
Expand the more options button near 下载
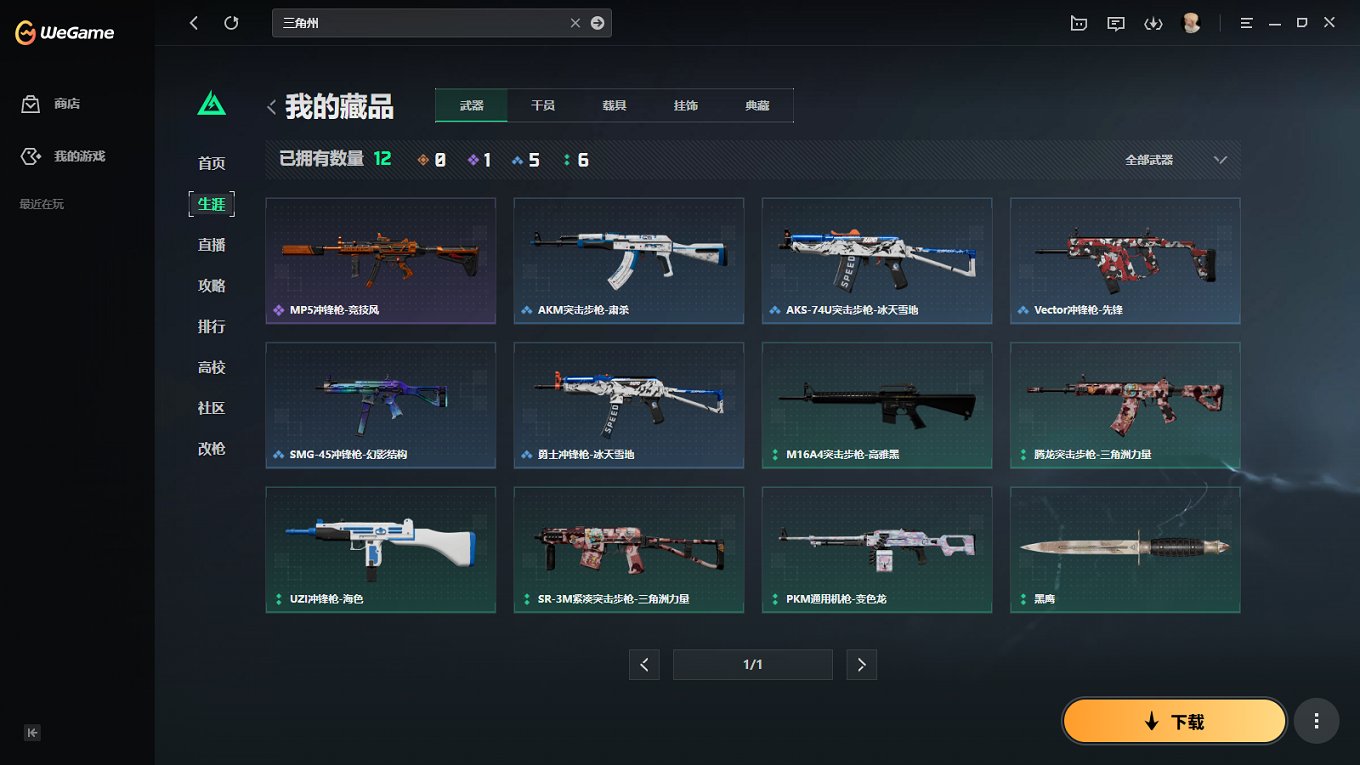coord(1316,720)
